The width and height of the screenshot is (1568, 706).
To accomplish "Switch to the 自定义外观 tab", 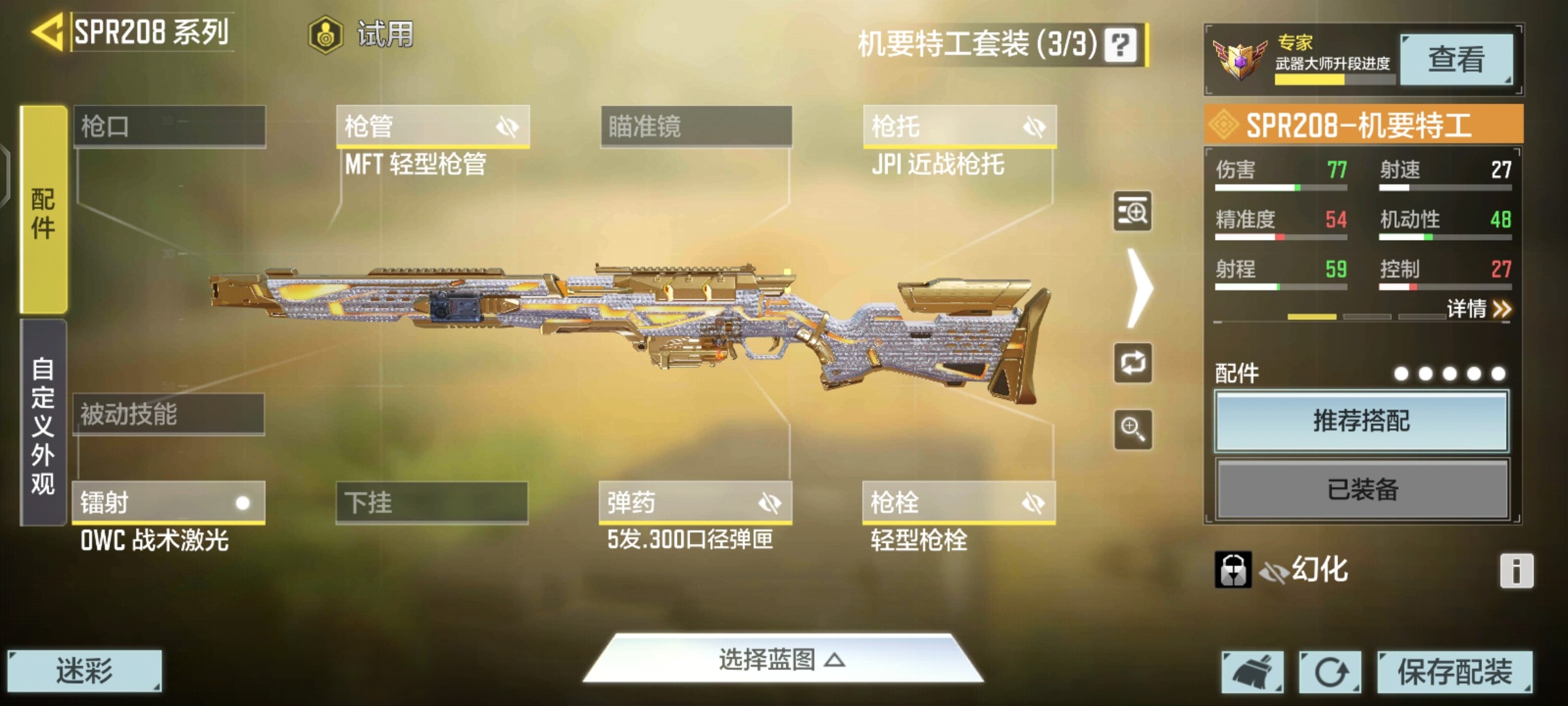I will (x=43, y=424).
